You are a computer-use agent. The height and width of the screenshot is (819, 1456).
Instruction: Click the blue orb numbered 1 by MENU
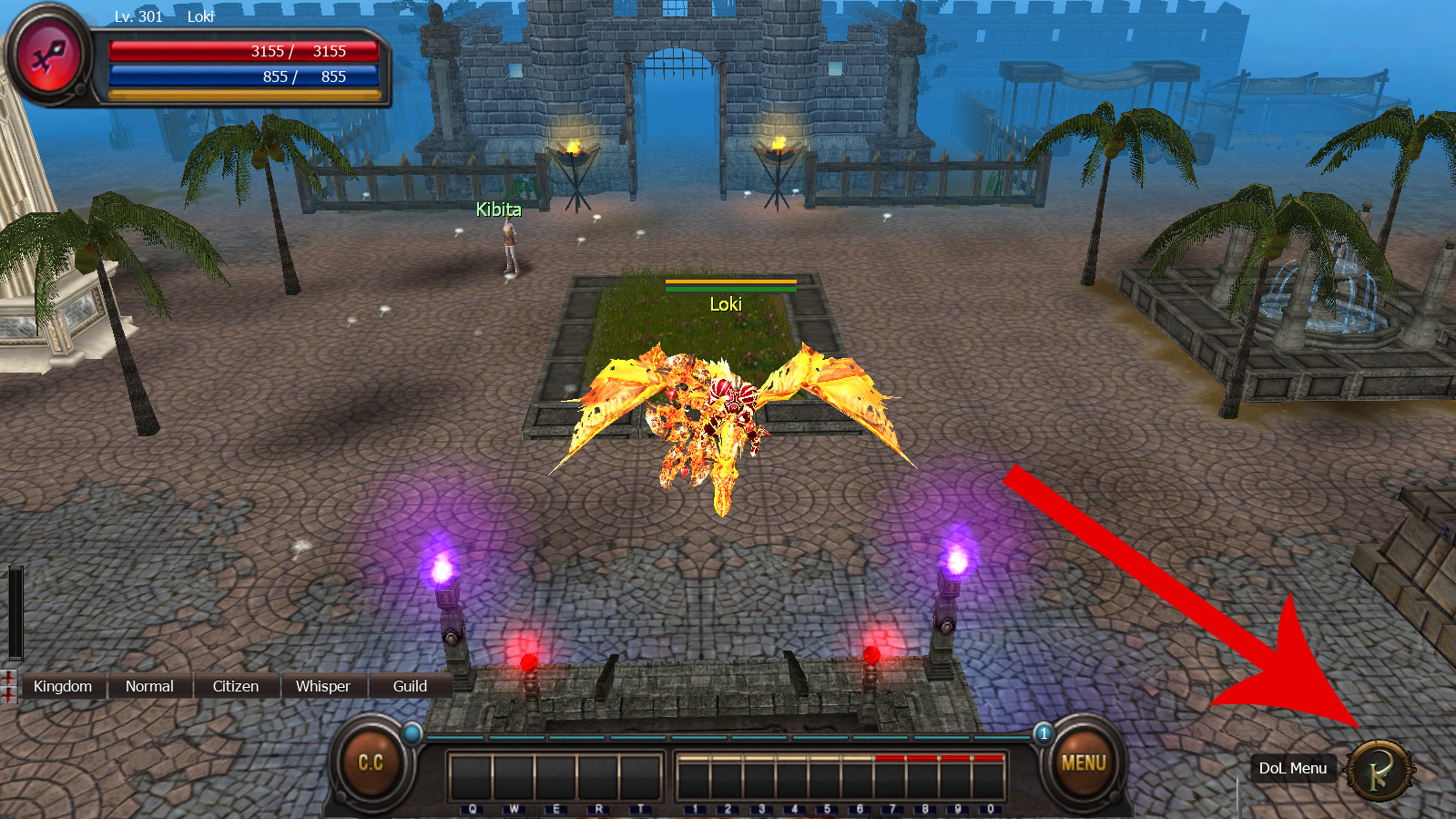1044,733
